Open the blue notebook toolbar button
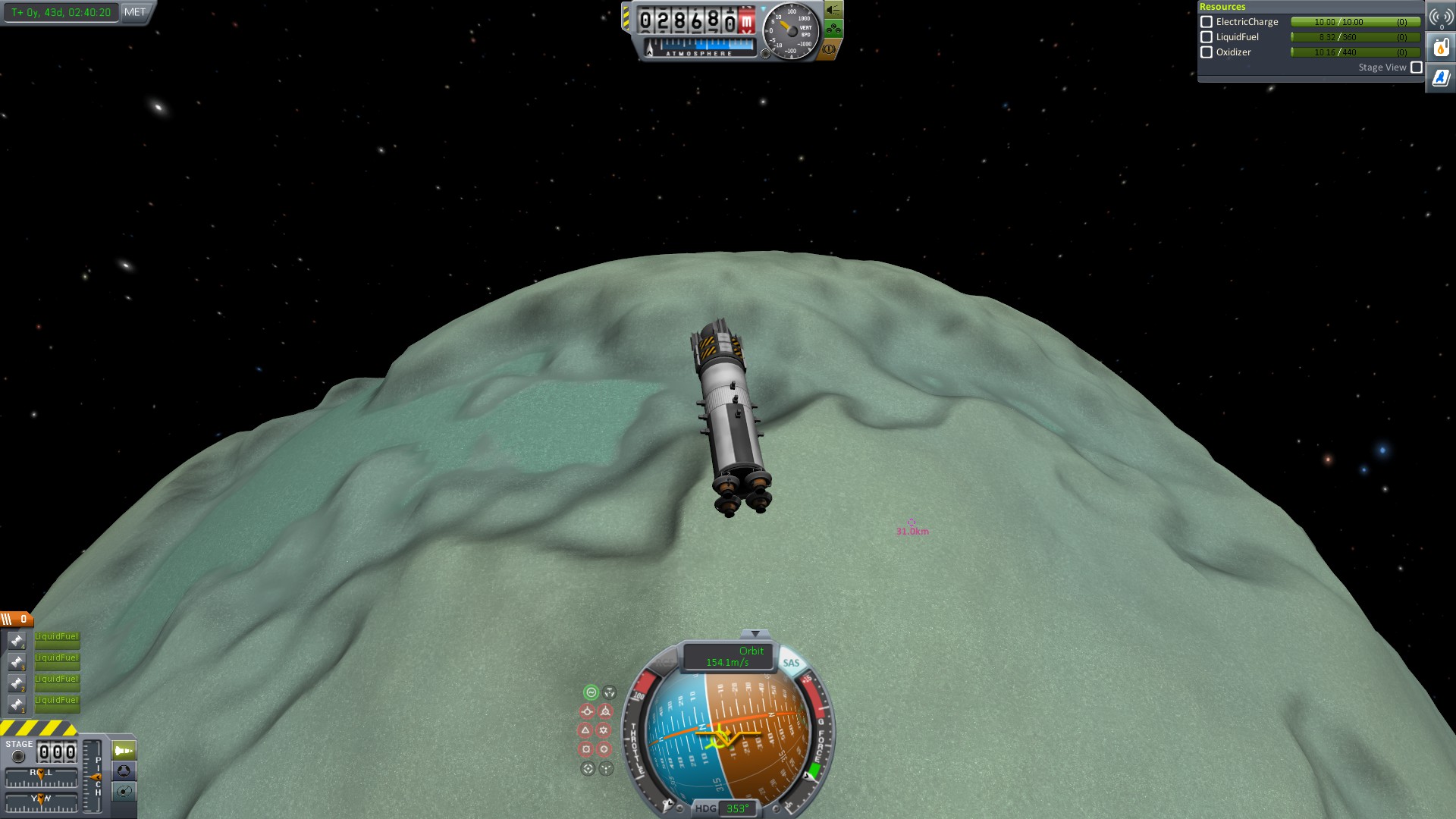The width and height of the screenshot is (1456, 819). [1440, 77]
